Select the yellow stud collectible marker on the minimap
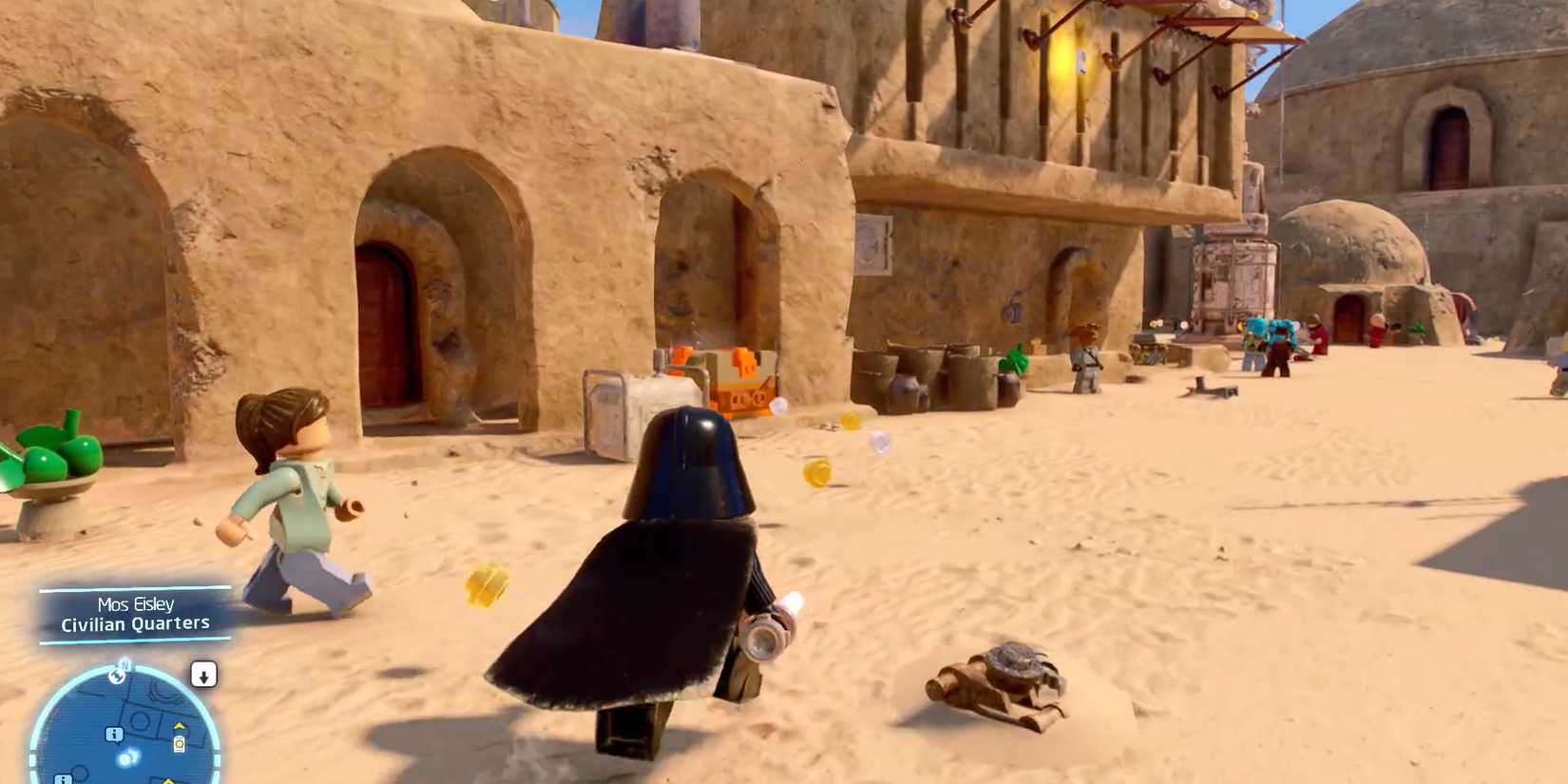1568x784 pixels. (x=179, y=742)
